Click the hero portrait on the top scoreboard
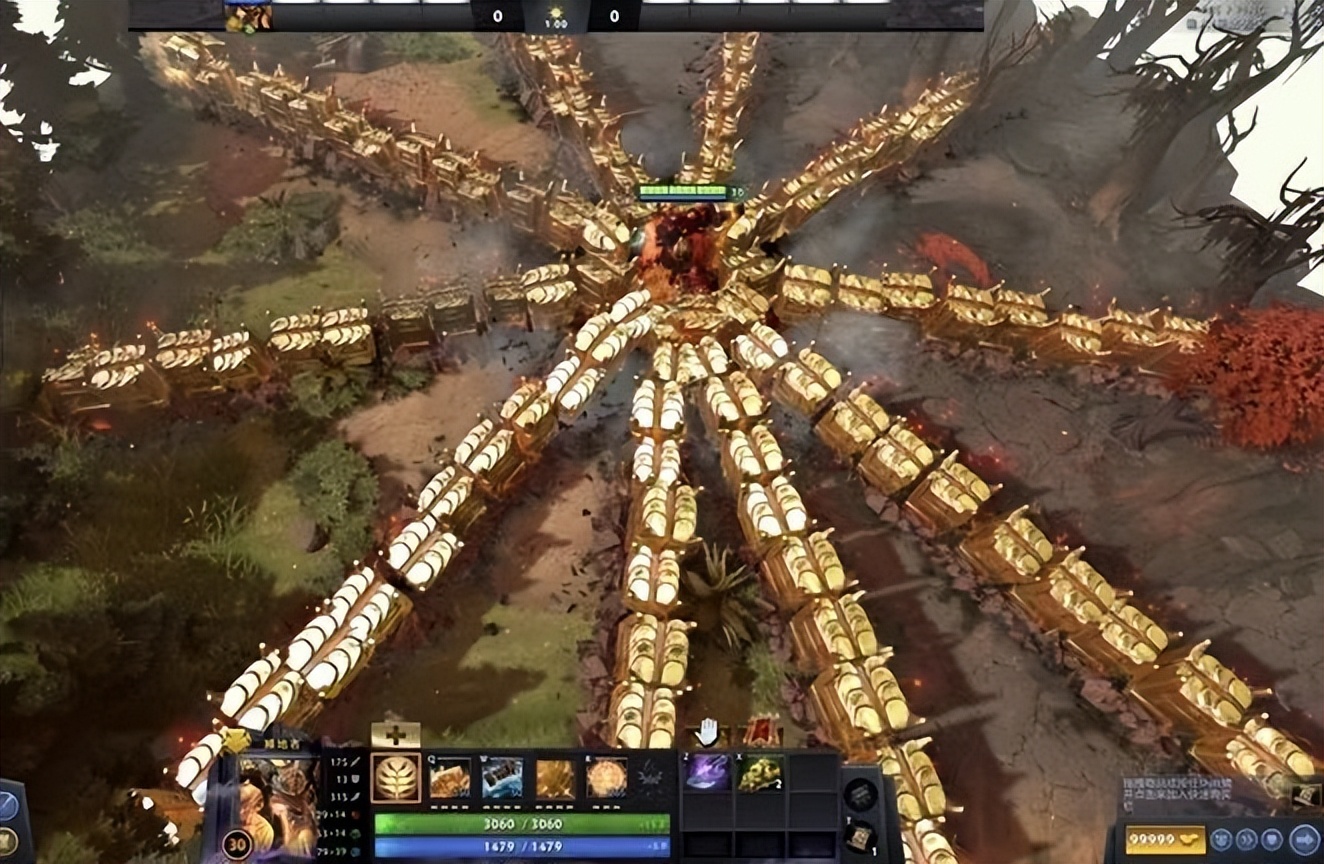Screen dimensions: 1324x864 coord(248,15)
